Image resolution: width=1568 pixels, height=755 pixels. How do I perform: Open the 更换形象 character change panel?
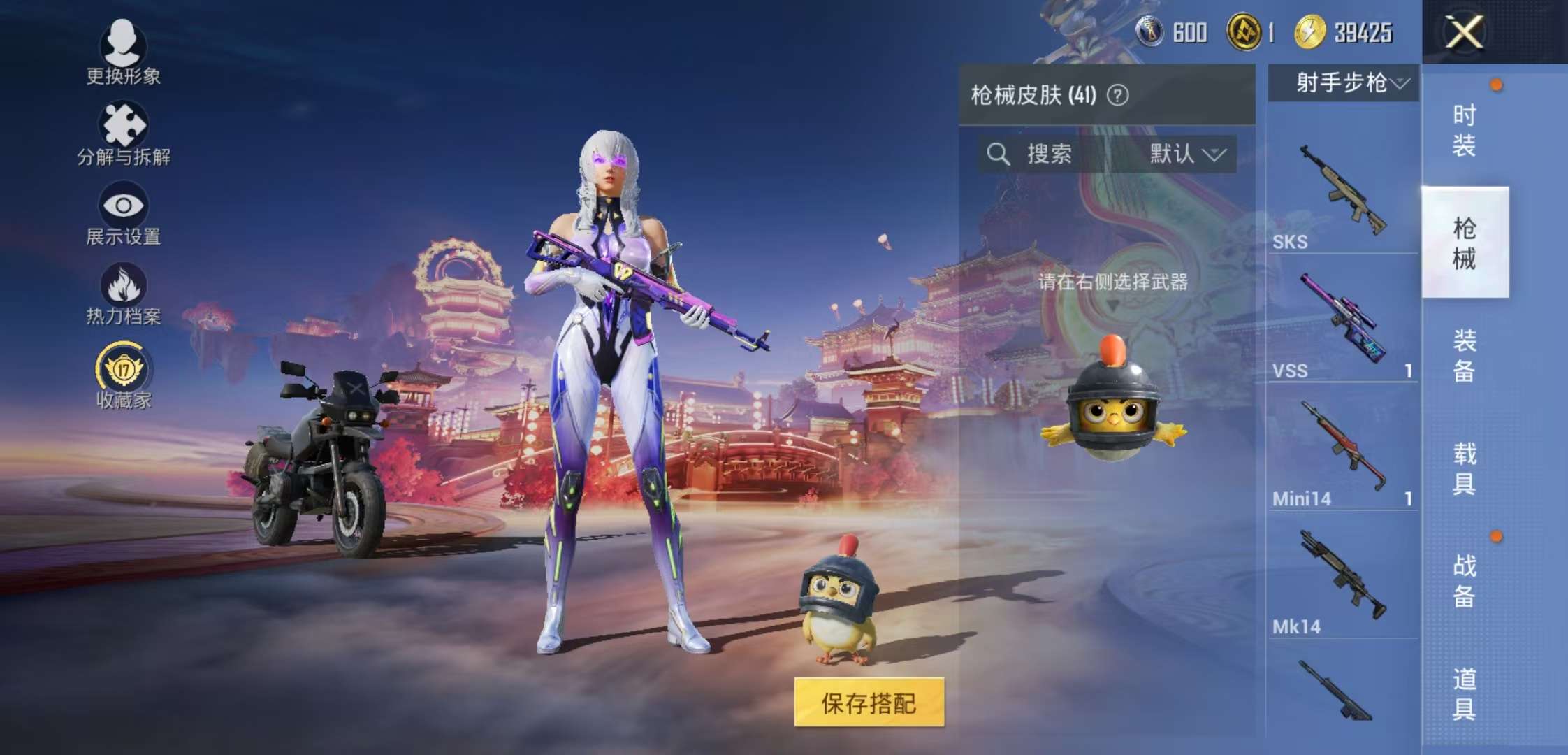(x=122, y=52)
